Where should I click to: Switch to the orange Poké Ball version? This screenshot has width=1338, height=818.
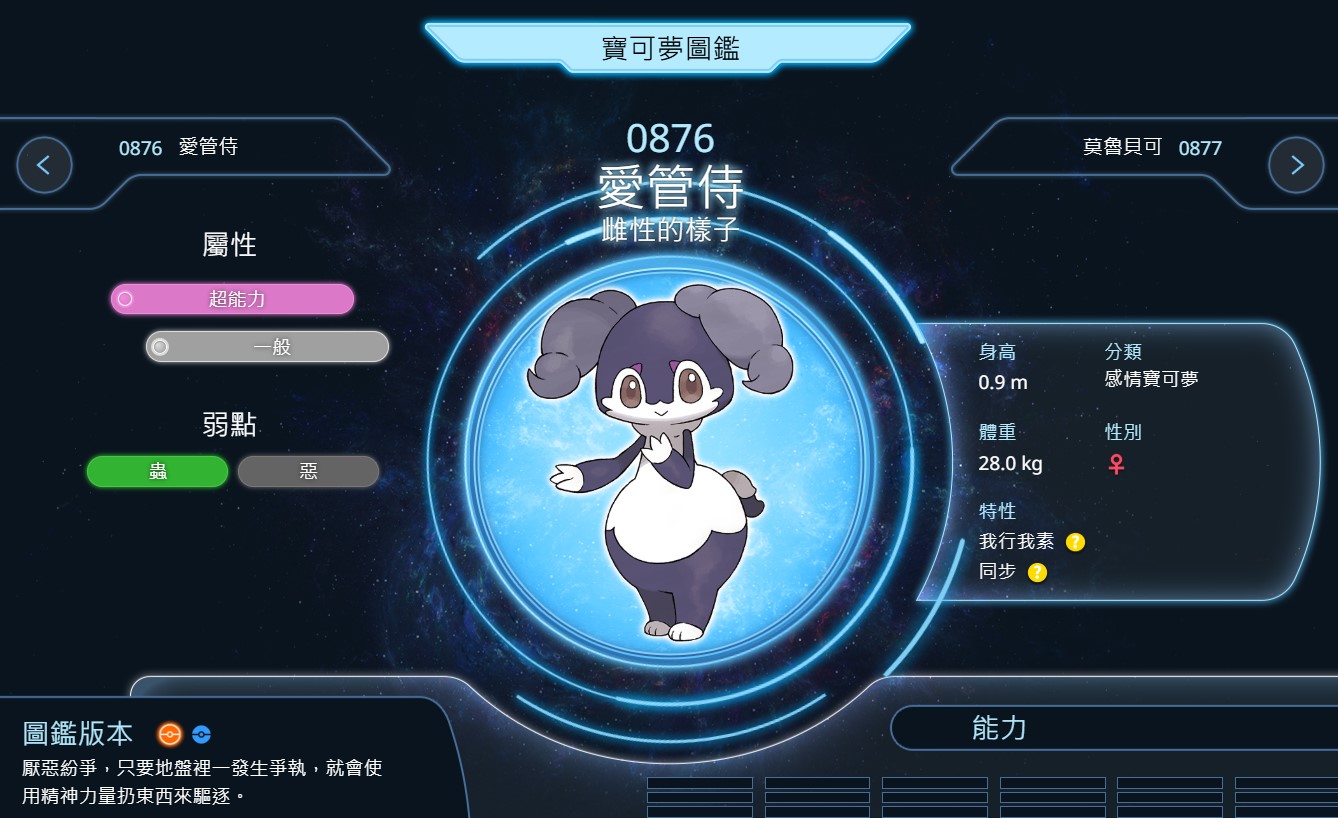click(170, 734)
